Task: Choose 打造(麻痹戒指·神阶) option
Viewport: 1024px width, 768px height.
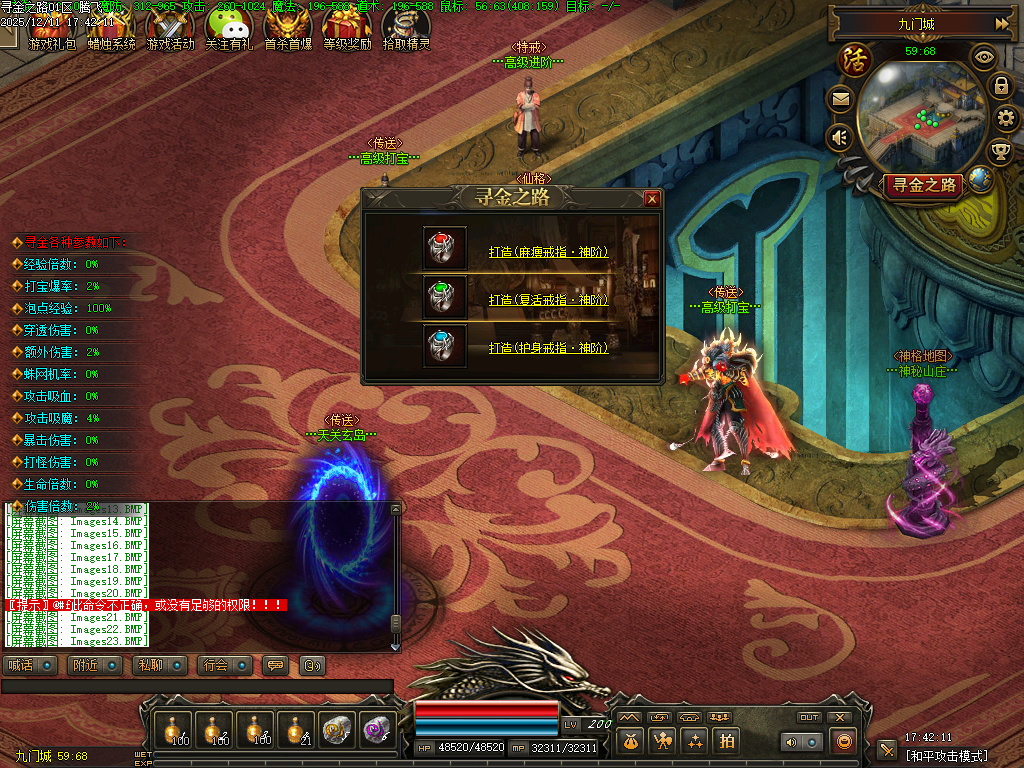Action: [x=548, y=252]
